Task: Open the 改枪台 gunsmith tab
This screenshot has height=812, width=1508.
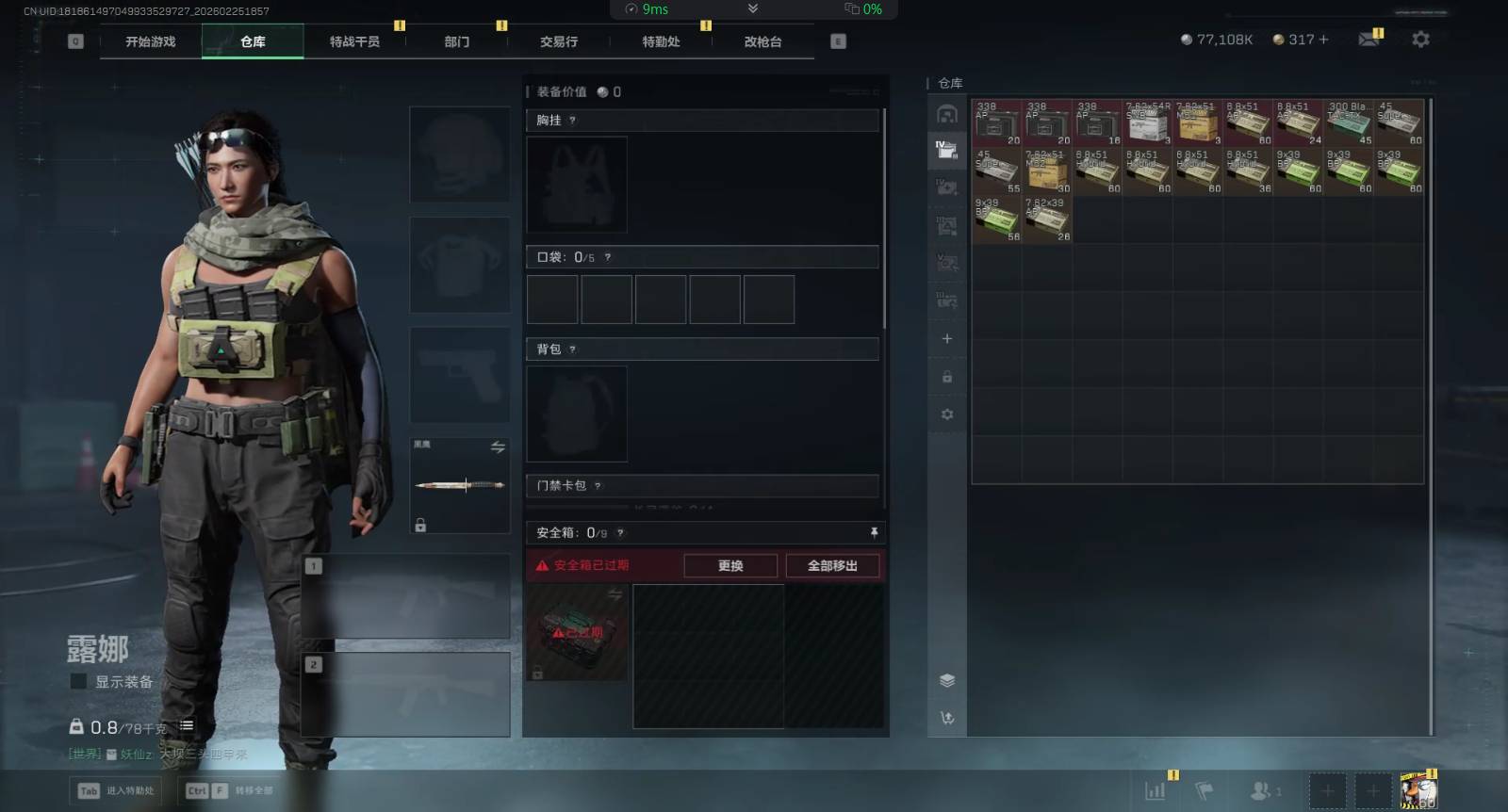Action: click(762, 41)
